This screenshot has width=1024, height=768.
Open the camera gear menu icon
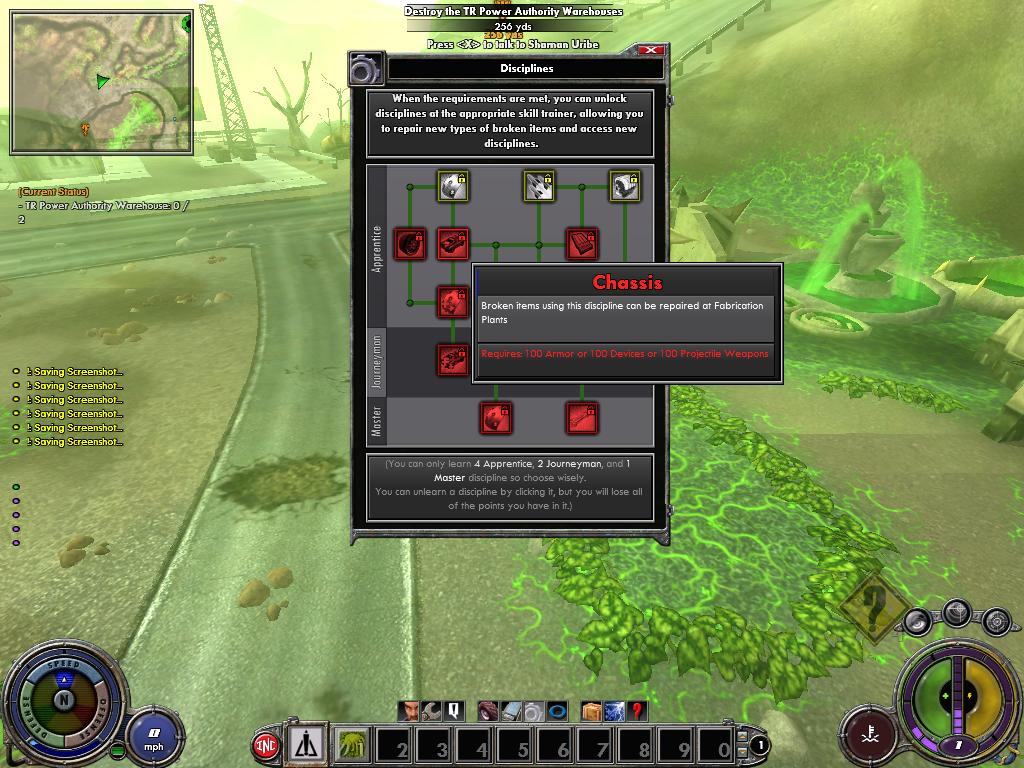tap(535, 711)
